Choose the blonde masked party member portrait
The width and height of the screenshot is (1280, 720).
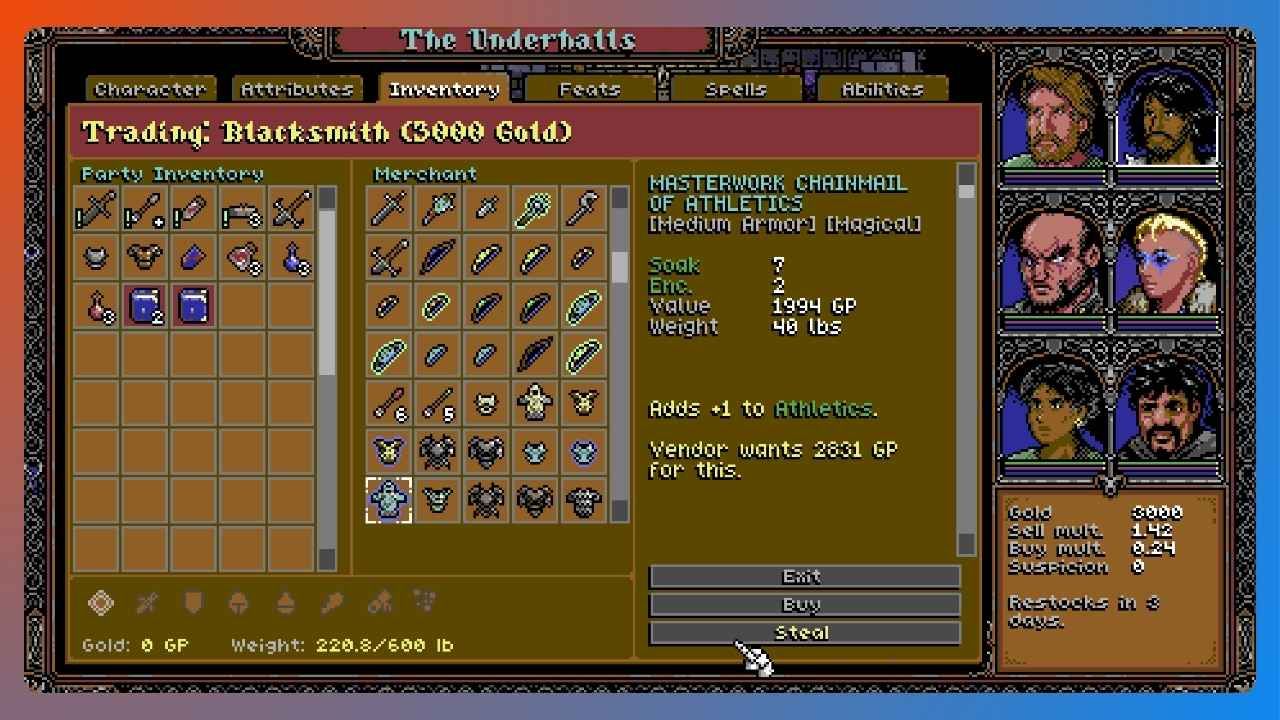click(x=1166, y=264)
